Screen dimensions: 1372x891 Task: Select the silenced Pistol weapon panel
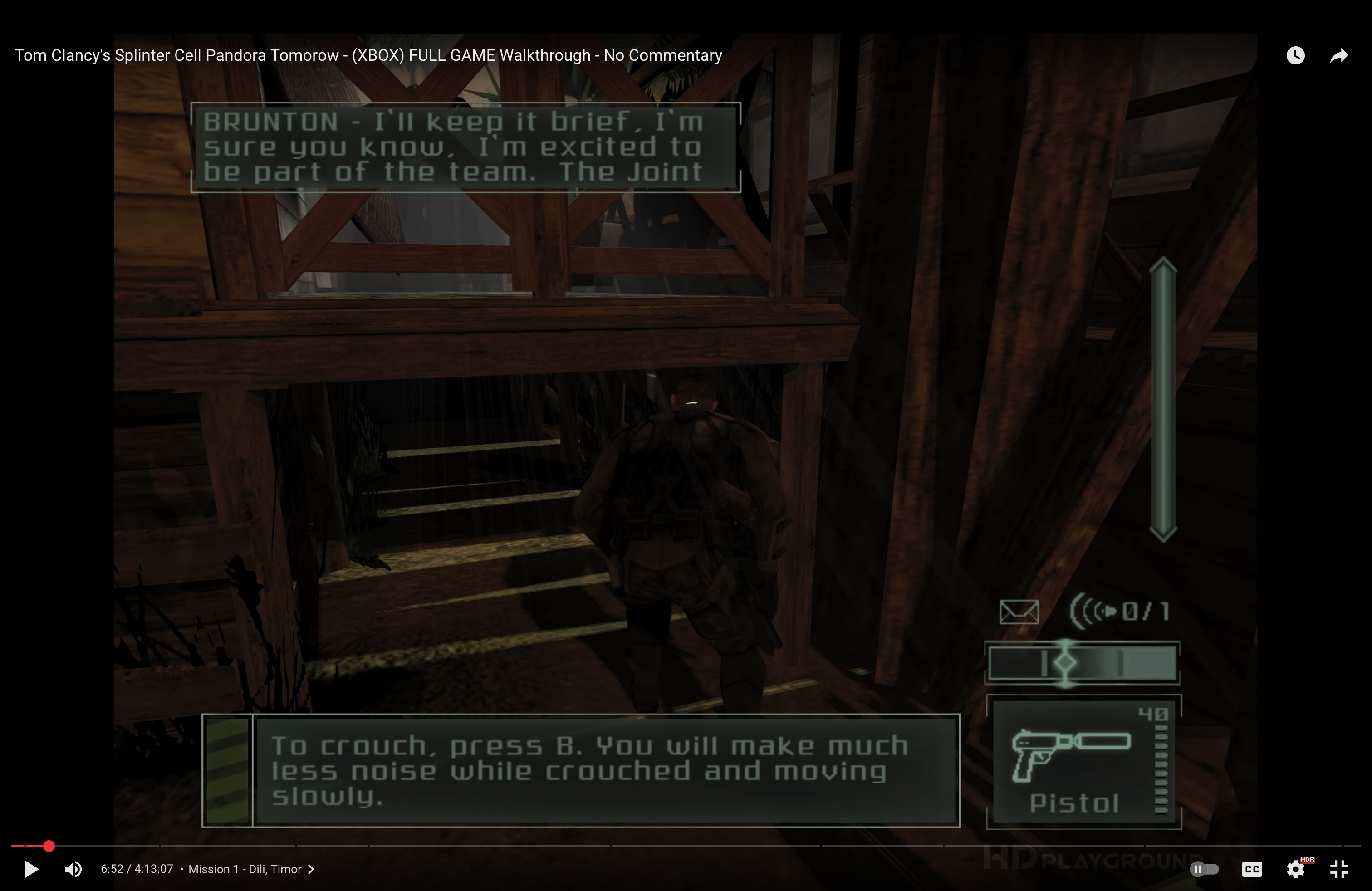click(1083, 762)
